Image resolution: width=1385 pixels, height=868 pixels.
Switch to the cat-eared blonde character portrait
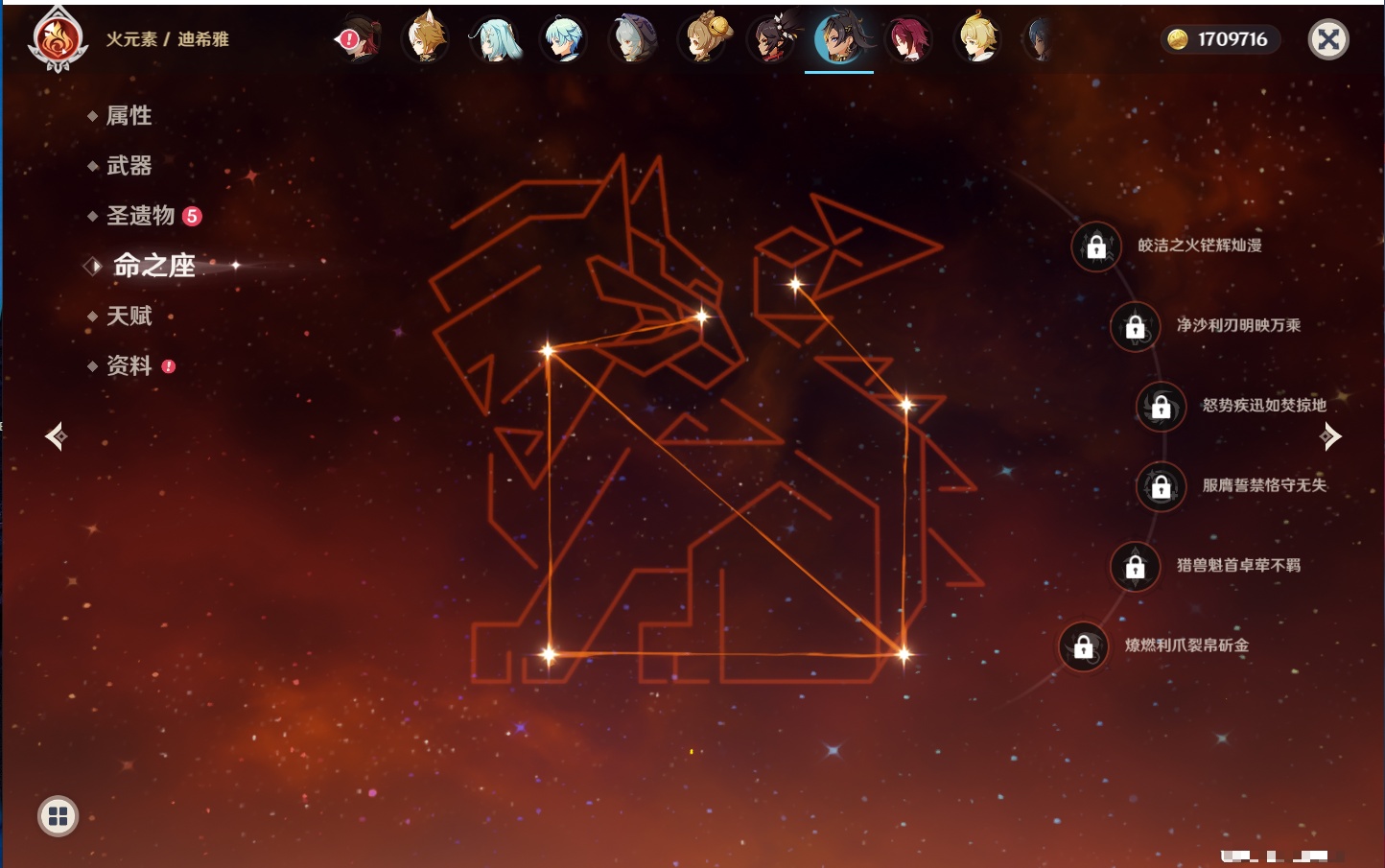(426, 39)
